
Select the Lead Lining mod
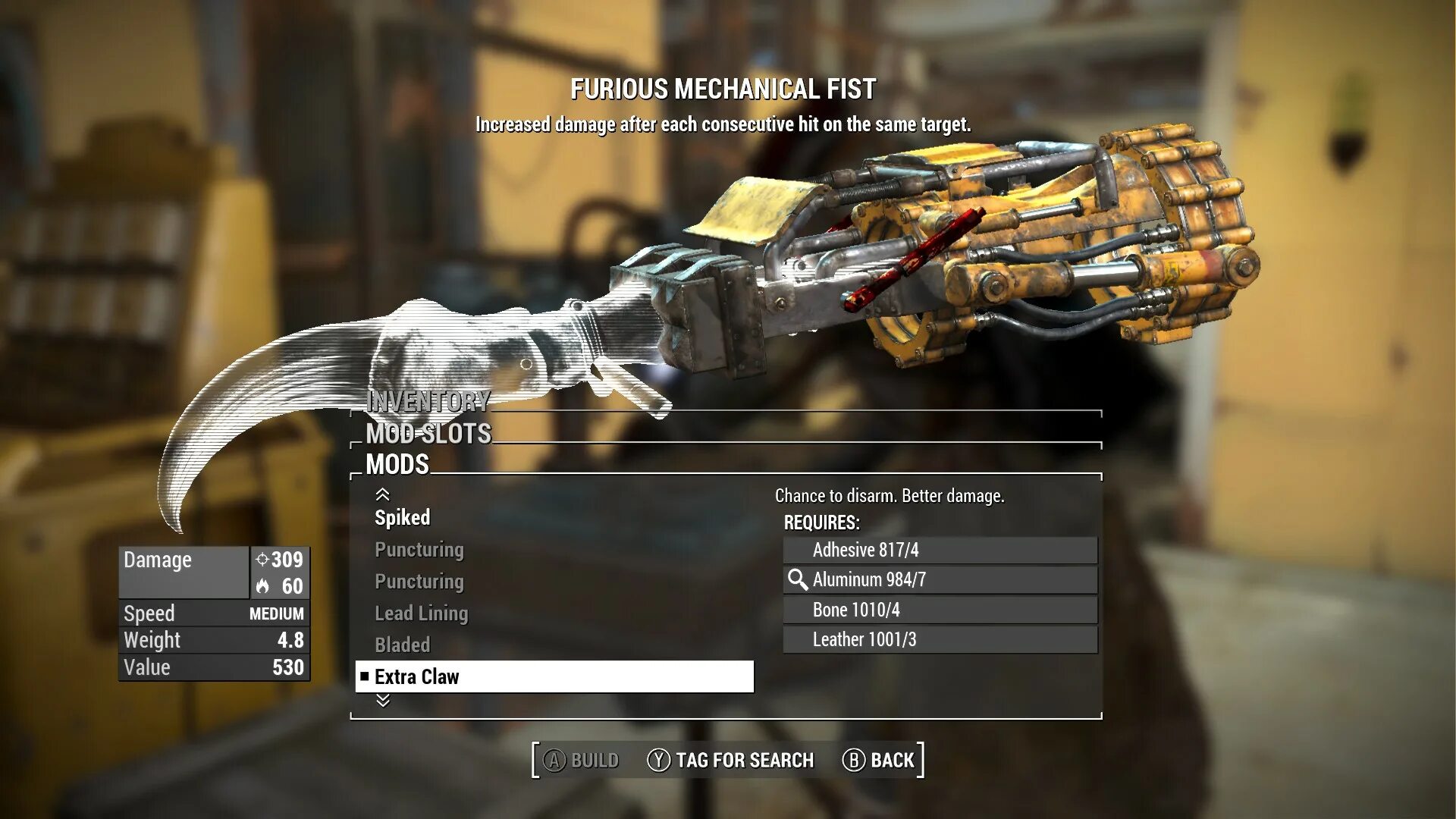tap(421, 613)
